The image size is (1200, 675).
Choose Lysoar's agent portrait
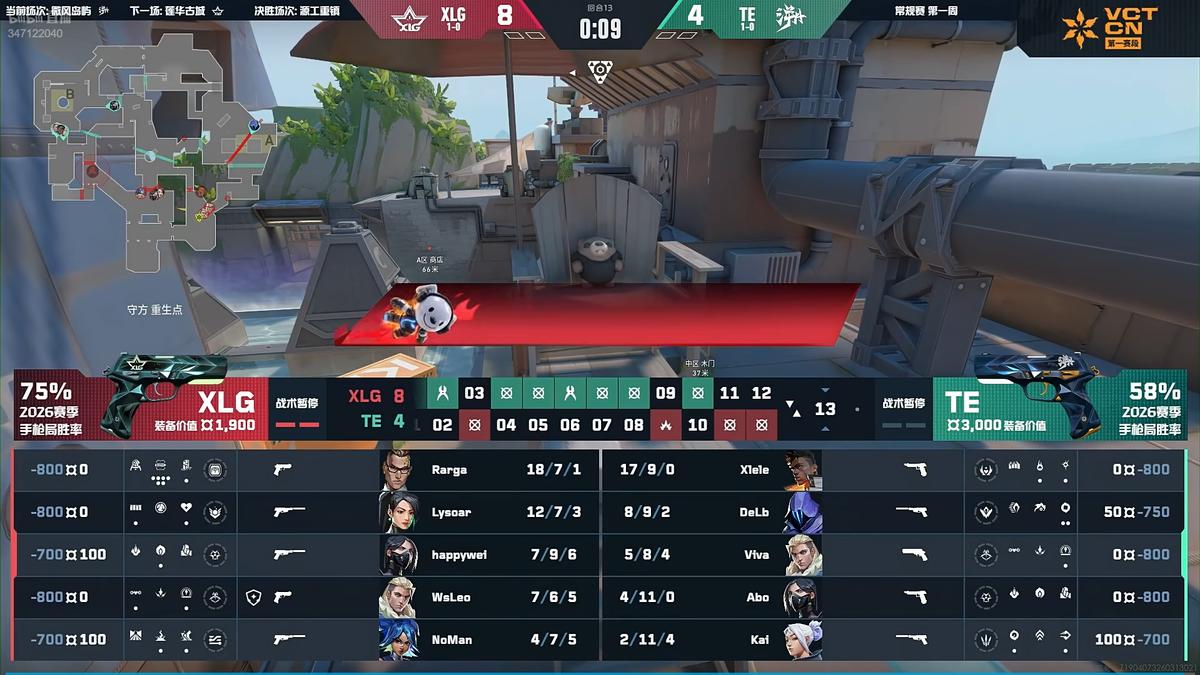point(398,512)
